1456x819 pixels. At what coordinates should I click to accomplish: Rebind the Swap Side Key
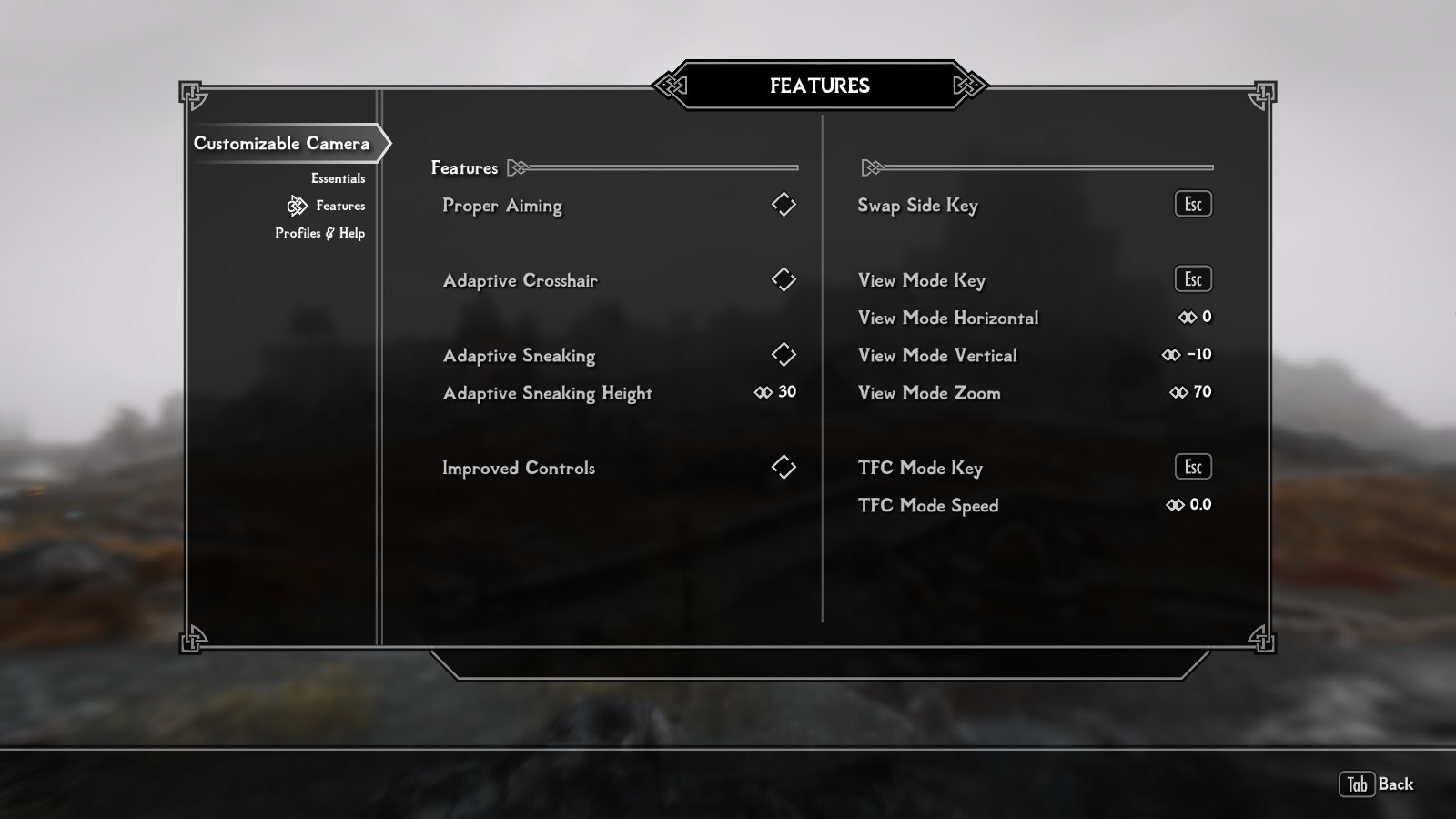click(x=1192, y=205)
